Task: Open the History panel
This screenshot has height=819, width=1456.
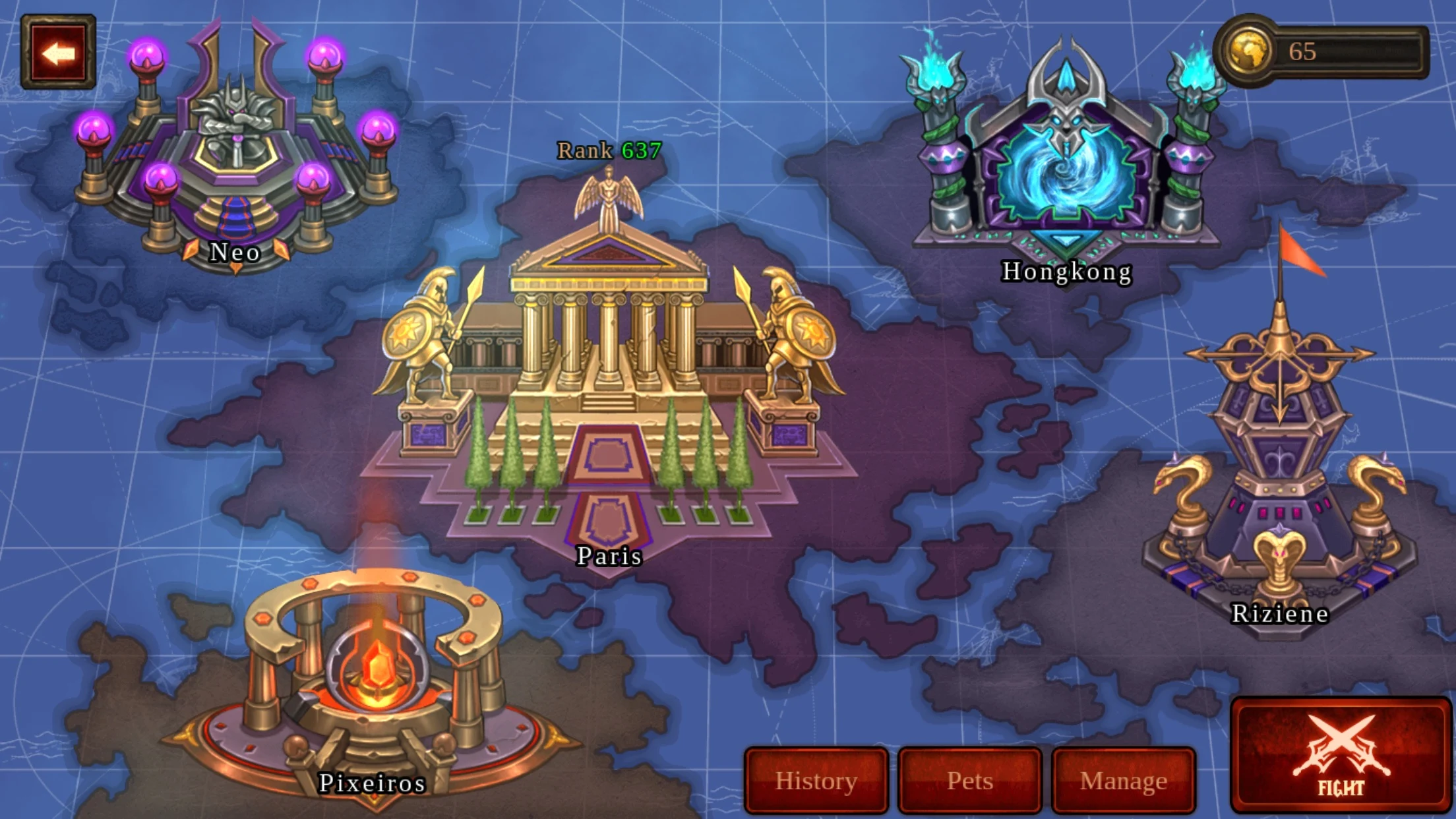Action: tap(816, 781)
